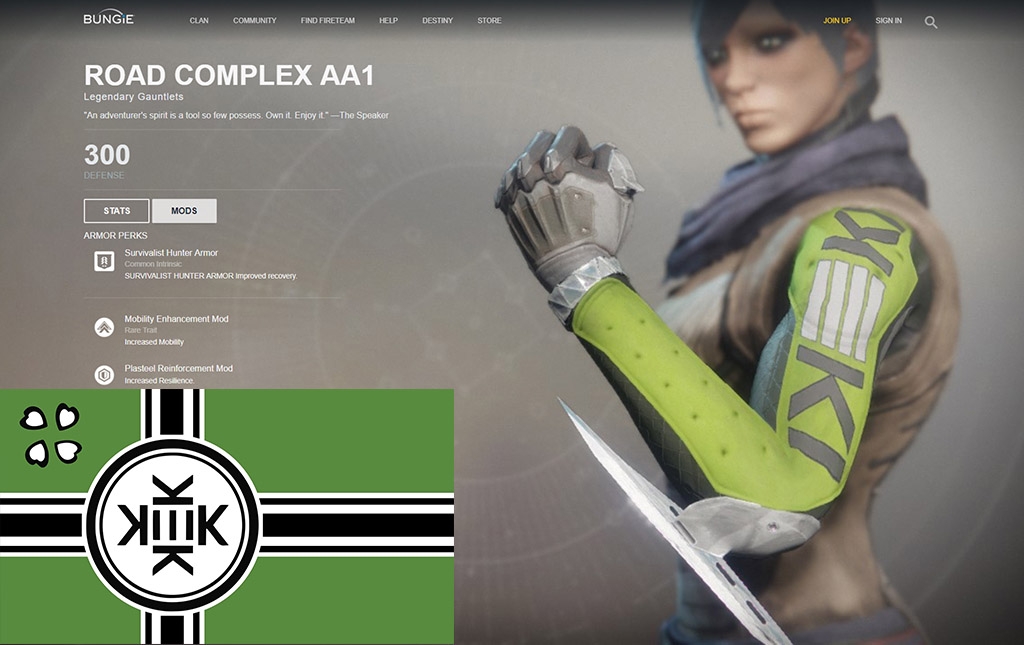Click the Join Up link

pyautogui.click(x=837, y=21)
